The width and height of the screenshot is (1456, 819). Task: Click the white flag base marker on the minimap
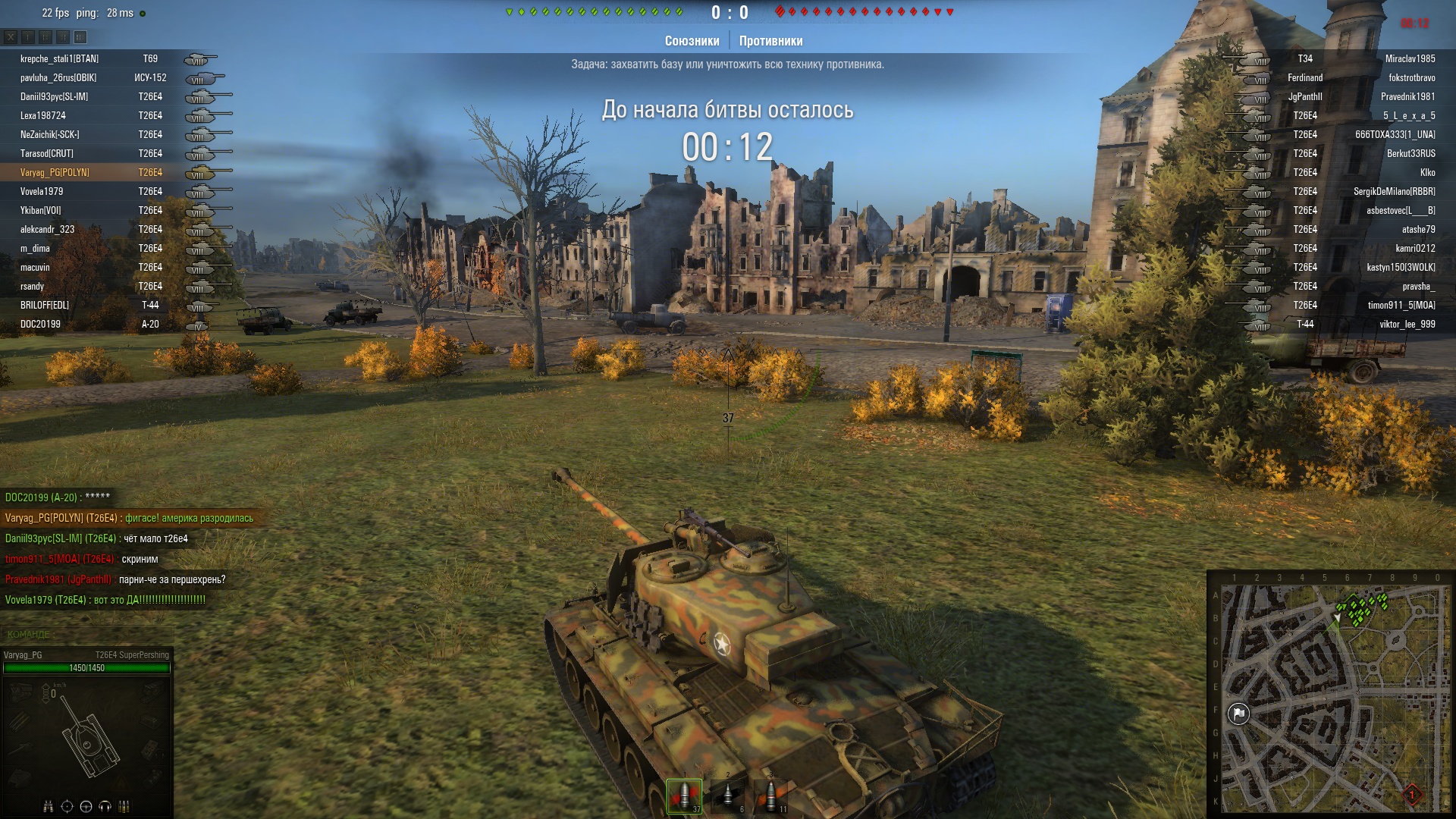pyautogui.click(x=1238, y=714)
